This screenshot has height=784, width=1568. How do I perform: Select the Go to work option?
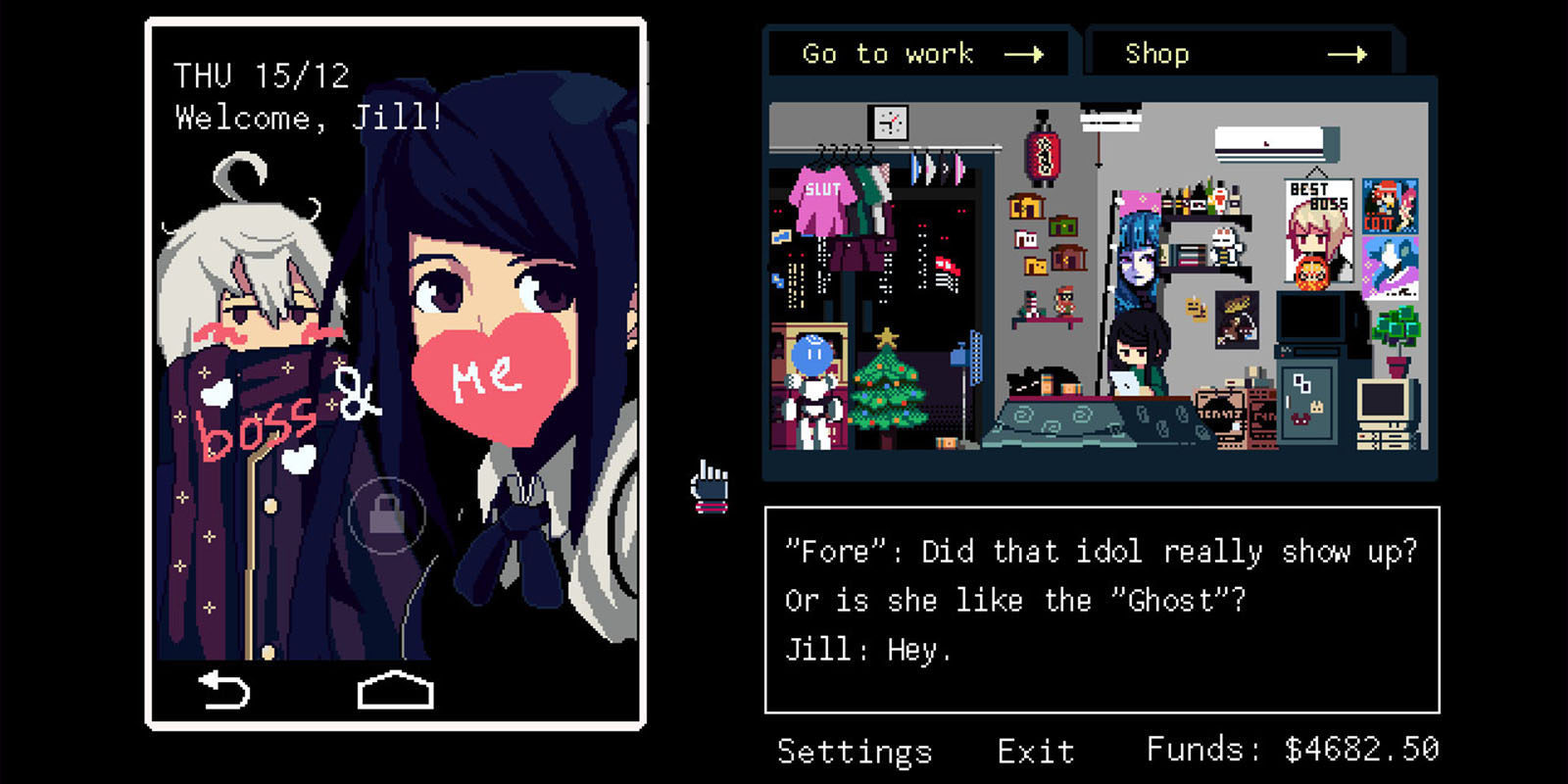tap(887, 54)
